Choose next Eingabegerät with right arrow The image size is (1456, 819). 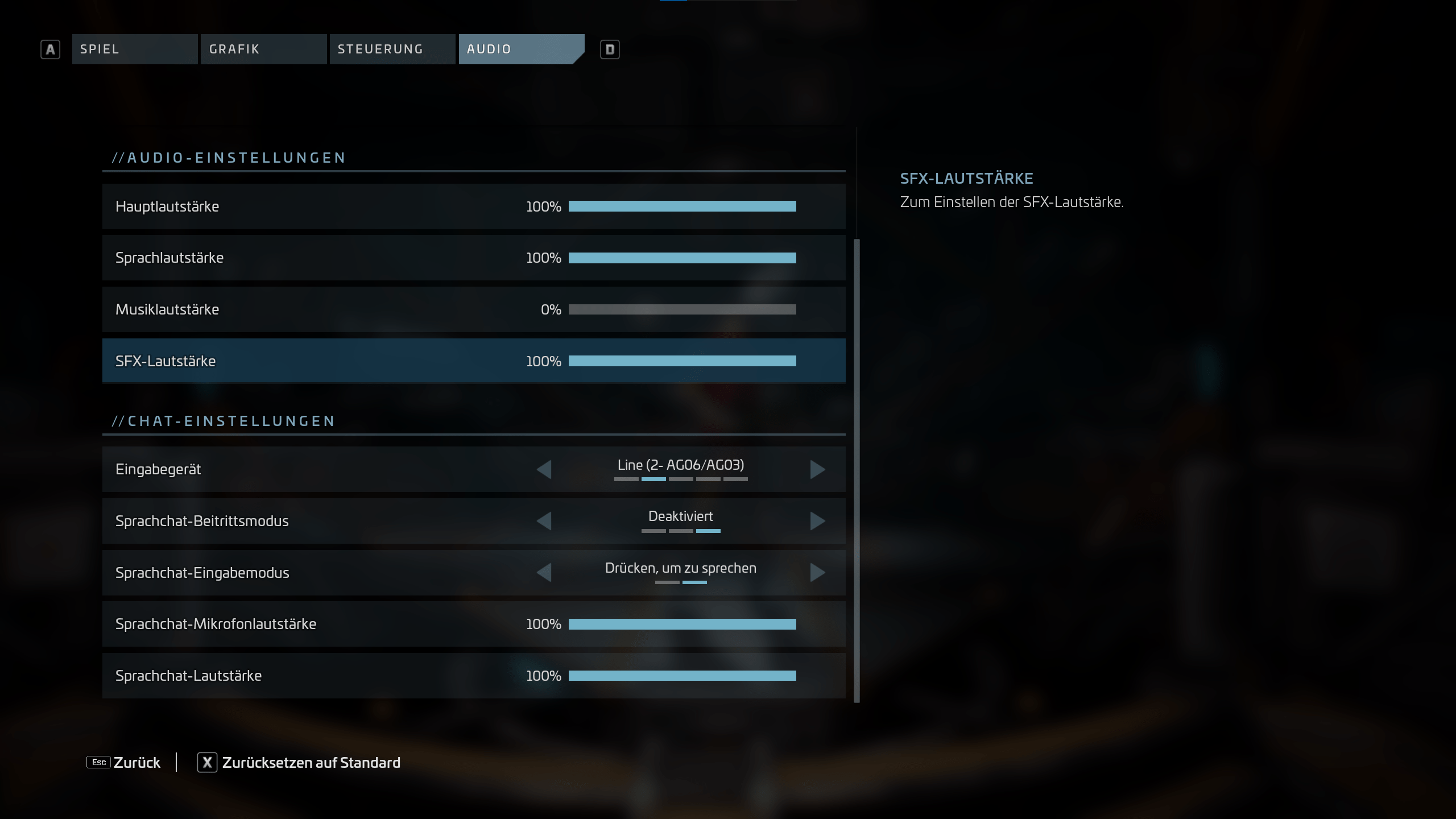tap(817, 469)
